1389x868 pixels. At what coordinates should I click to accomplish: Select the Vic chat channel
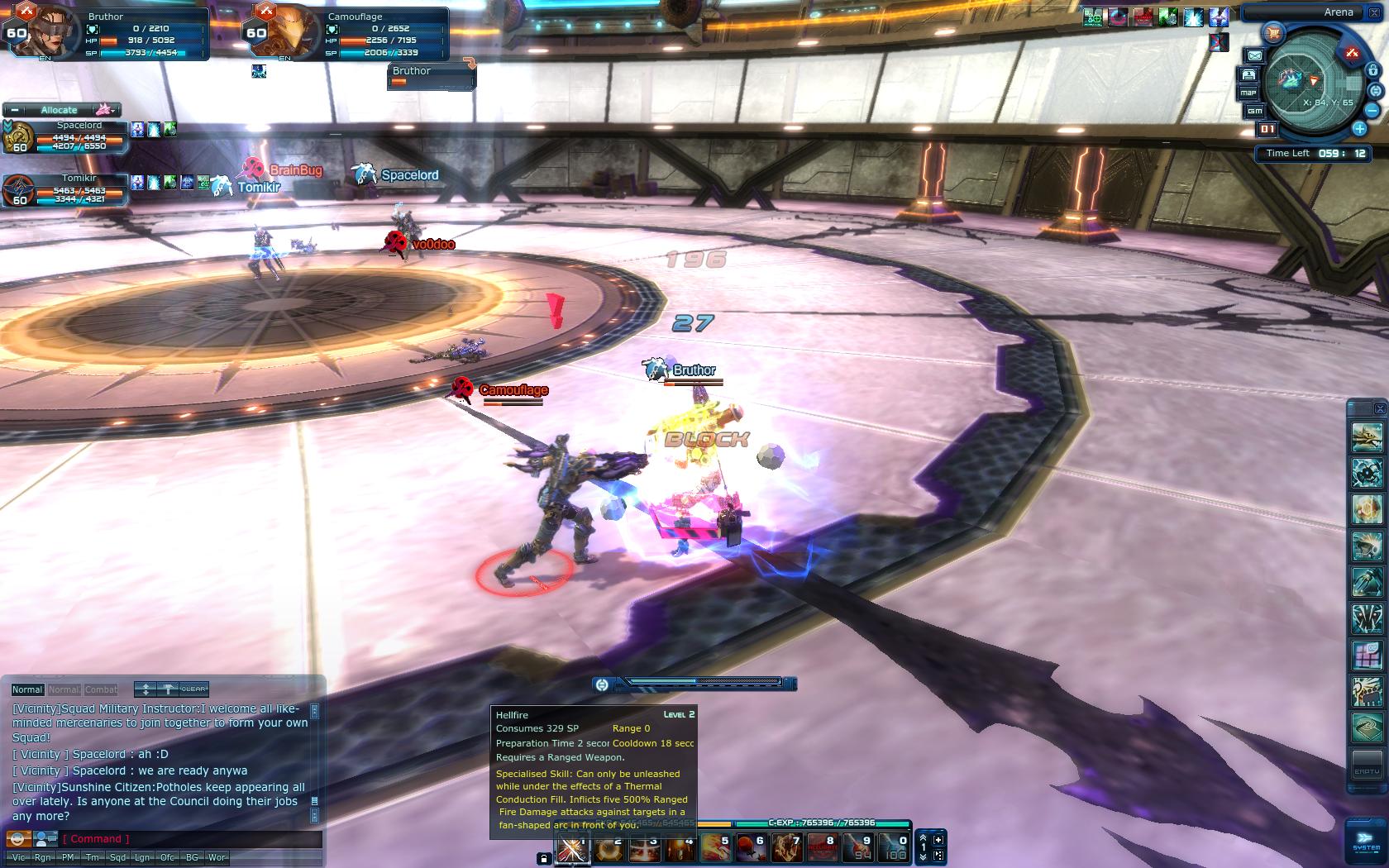tap(18, 858)
